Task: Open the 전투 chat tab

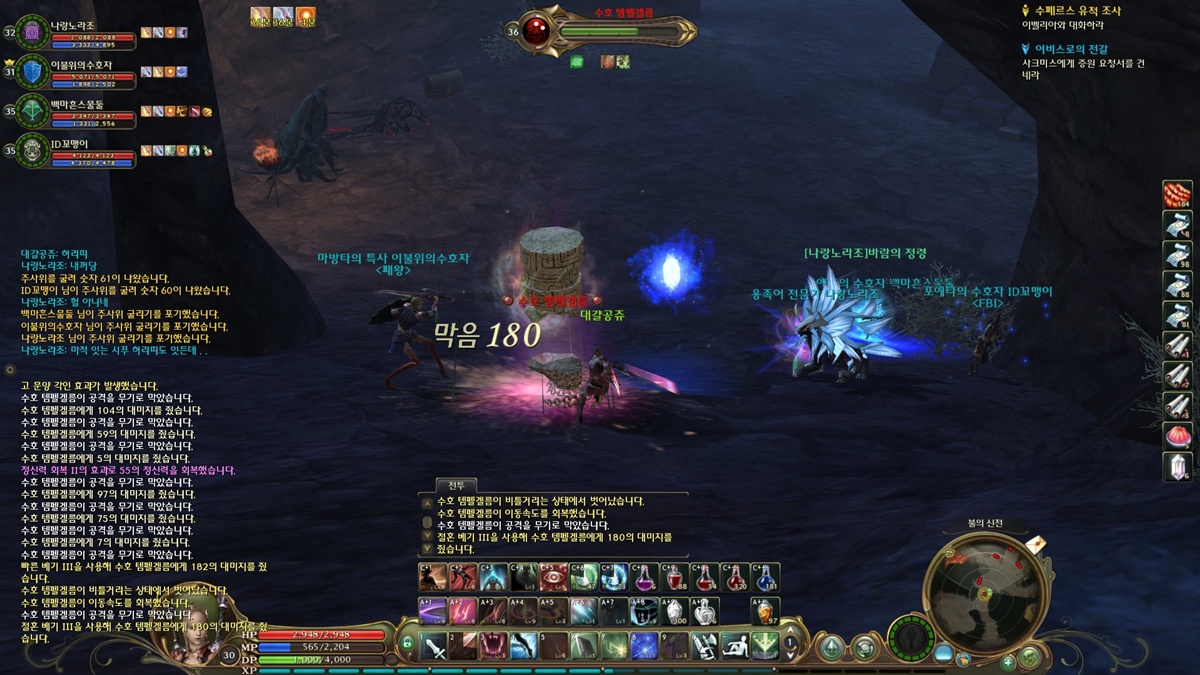Action: click(x=456, y=485)
